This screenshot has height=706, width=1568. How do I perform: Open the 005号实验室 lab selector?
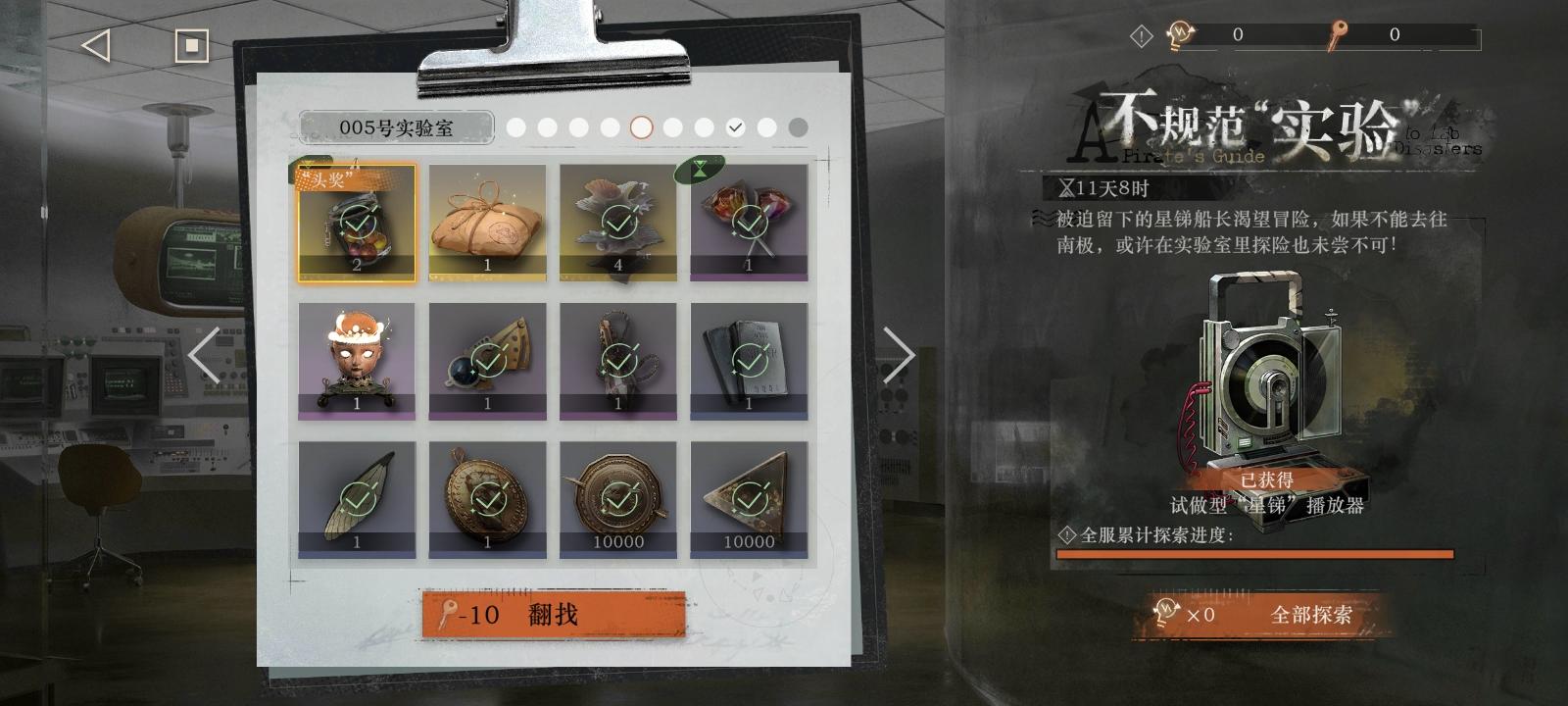(397, 126)
